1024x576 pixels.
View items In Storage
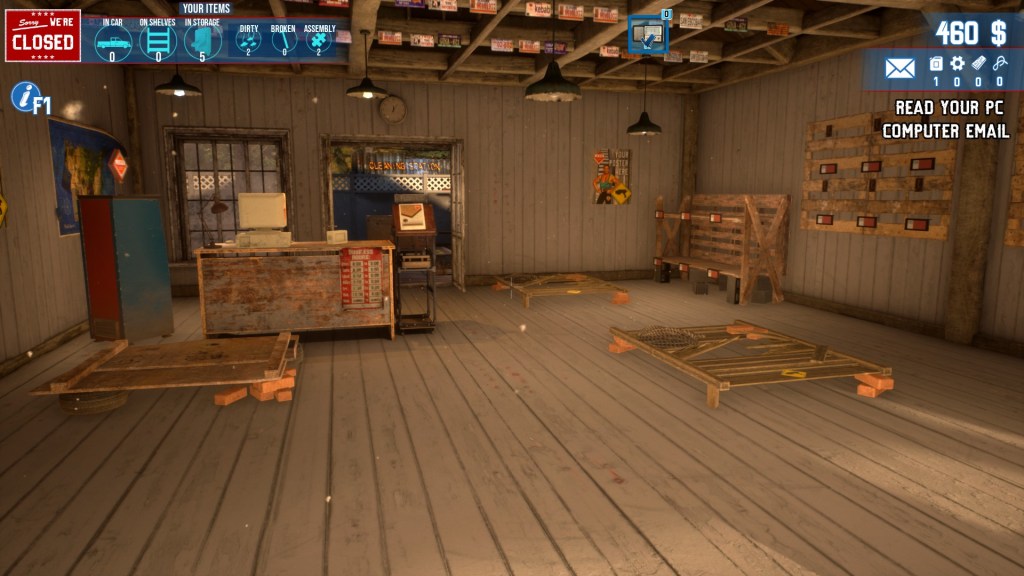pyautogui.click(x=202, y=42)
